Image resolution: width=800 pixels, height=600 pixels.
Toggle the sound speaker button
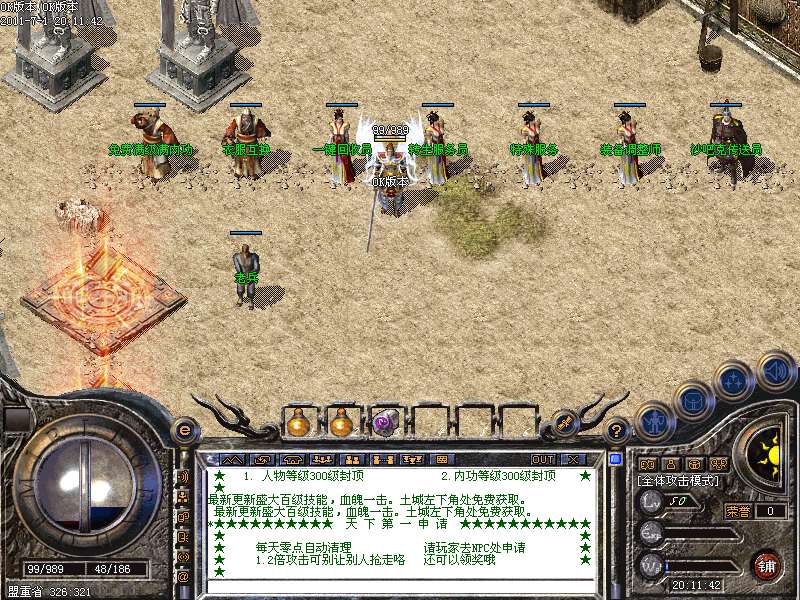tap(775, 369)
